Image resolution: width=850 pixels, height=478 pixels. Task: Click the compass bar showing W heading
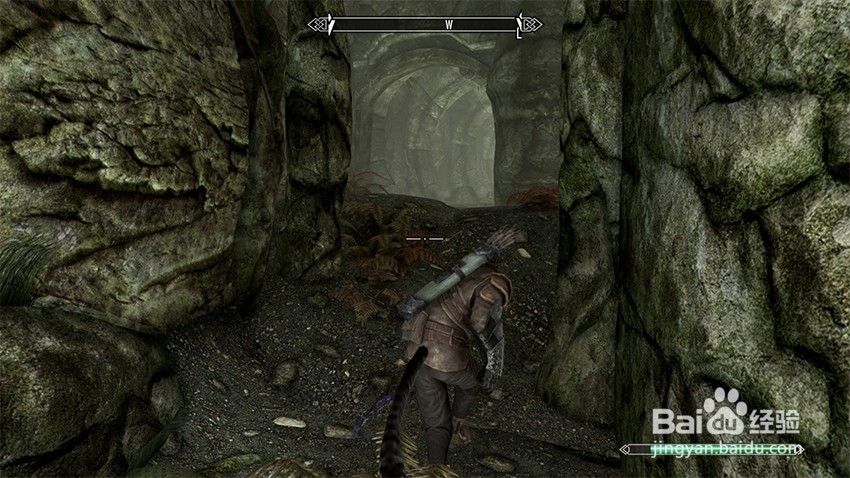tap(425, 24)
